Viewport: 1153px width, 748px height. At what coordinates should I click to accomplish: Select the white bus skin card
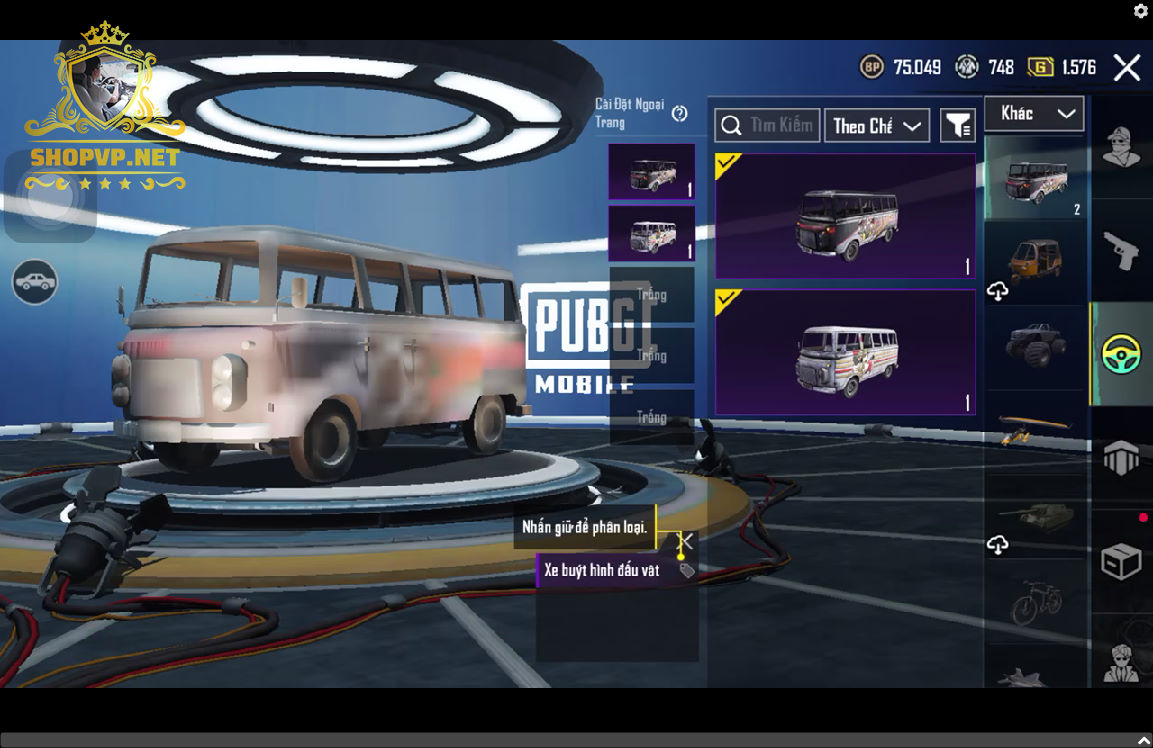[845, 352]
